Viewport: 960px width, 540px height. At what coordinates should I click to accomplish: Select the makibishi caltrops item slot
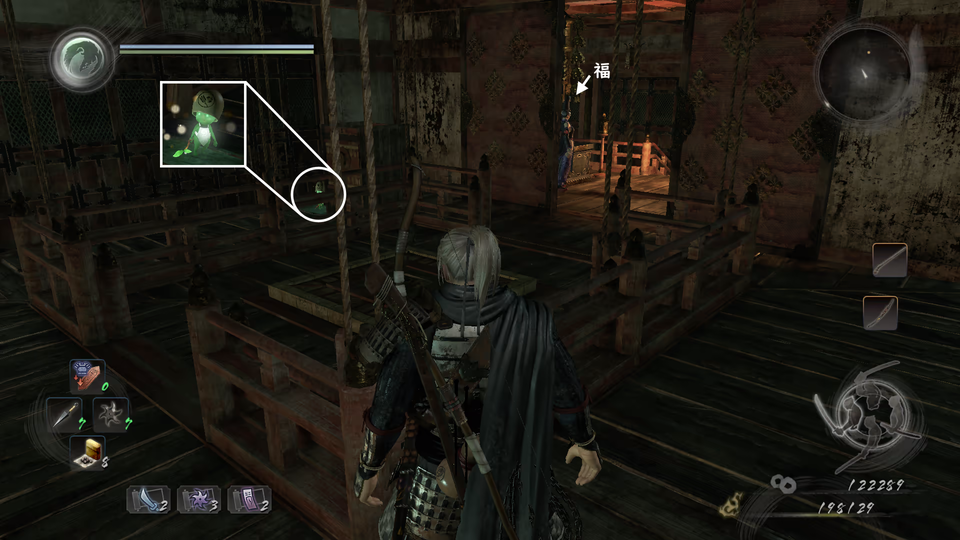[88, 453]
